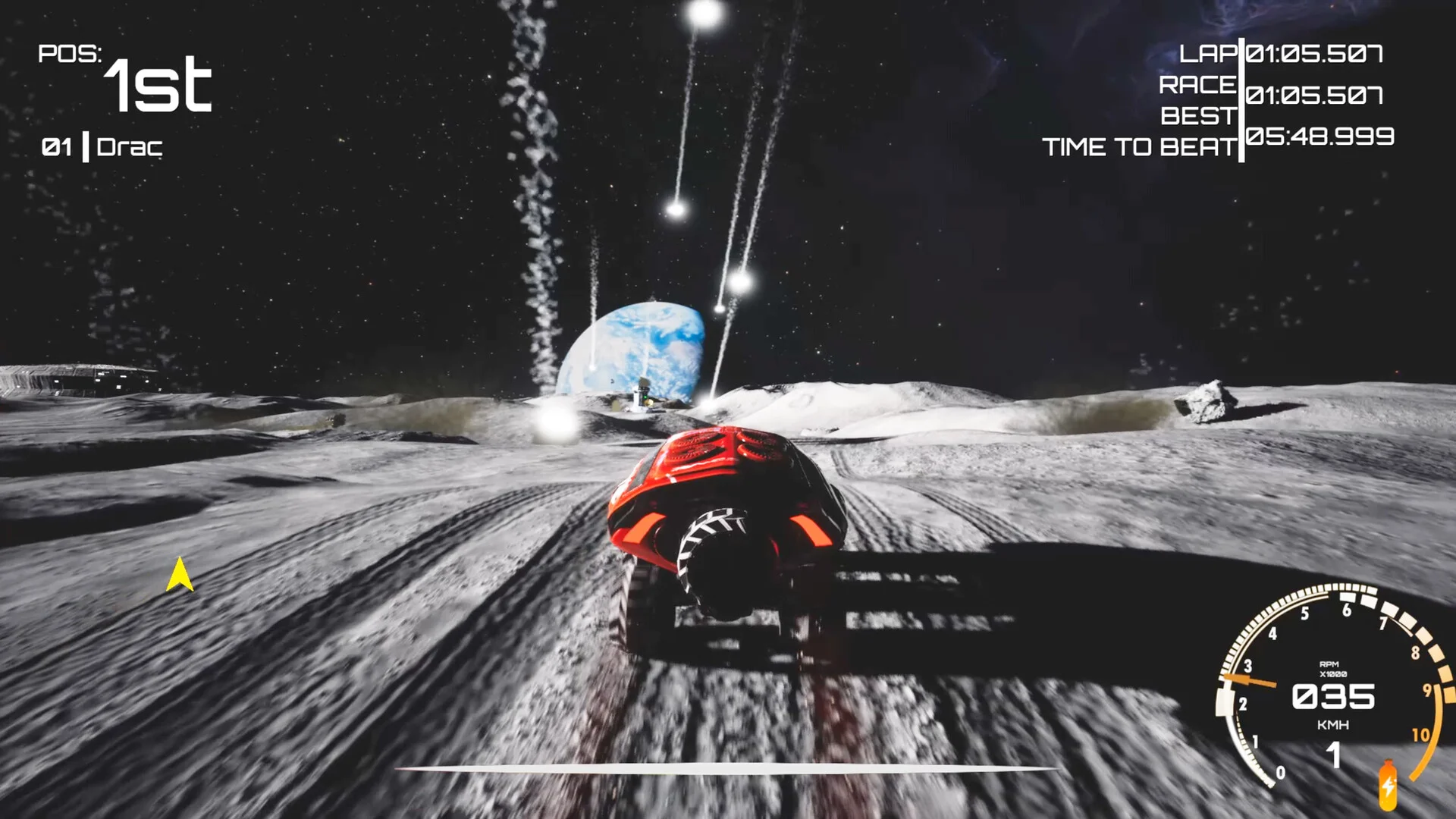Select the Drac racer standings row

[x=102, y=147]
